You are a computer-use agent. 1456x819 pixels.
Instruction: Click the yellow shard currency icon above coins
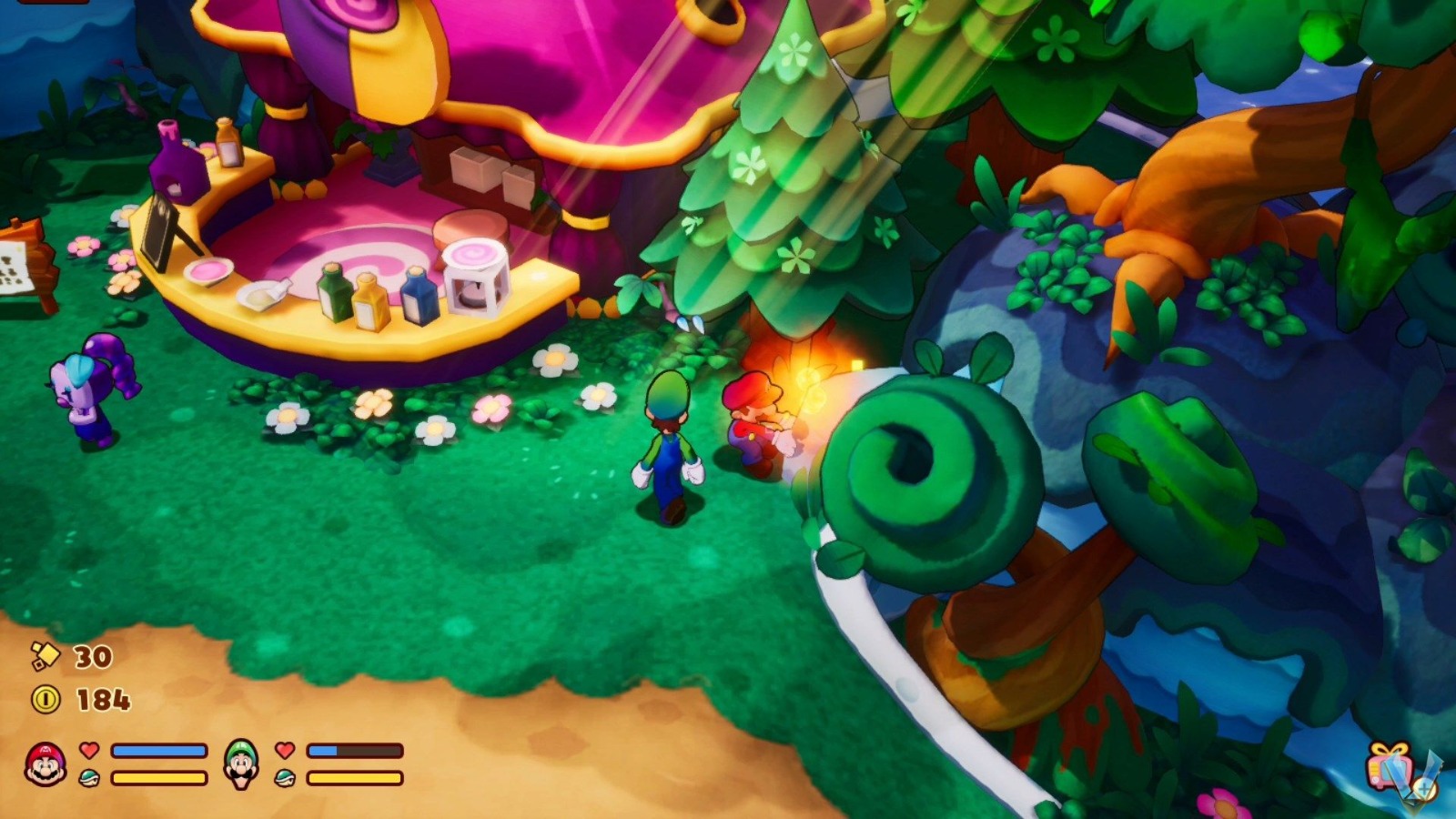tap(47, 658)
